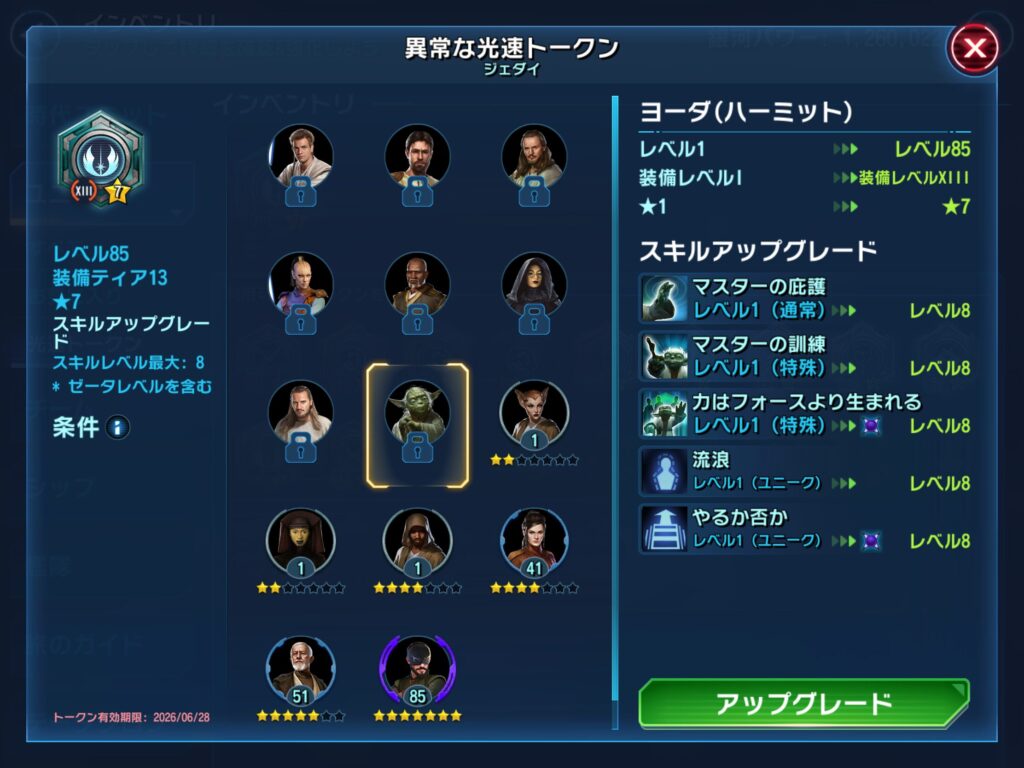1024x768 pixels.
Task: Close the 異常な光速トークン window
Action: pyautogui.click(x=973, y=49)
